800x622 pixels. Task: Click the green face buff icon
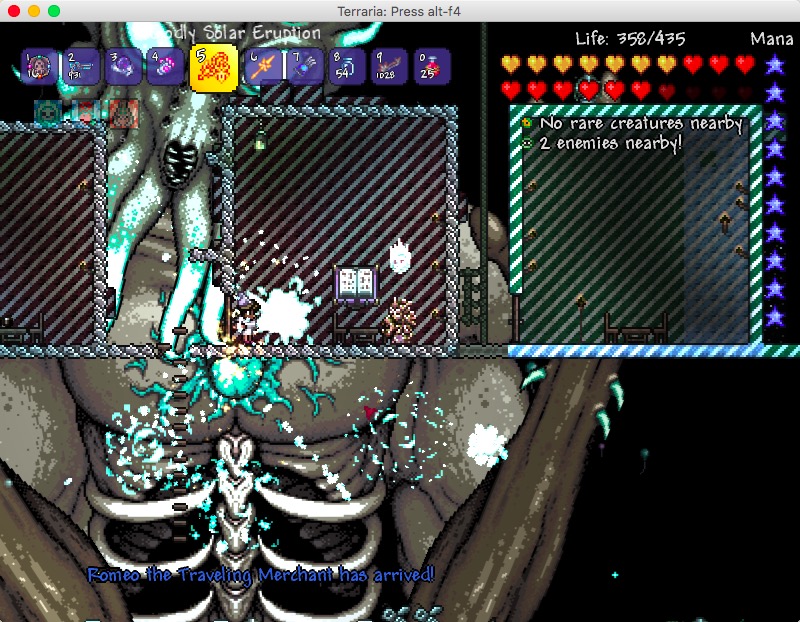pyautogui.click(x=46, y=111)
